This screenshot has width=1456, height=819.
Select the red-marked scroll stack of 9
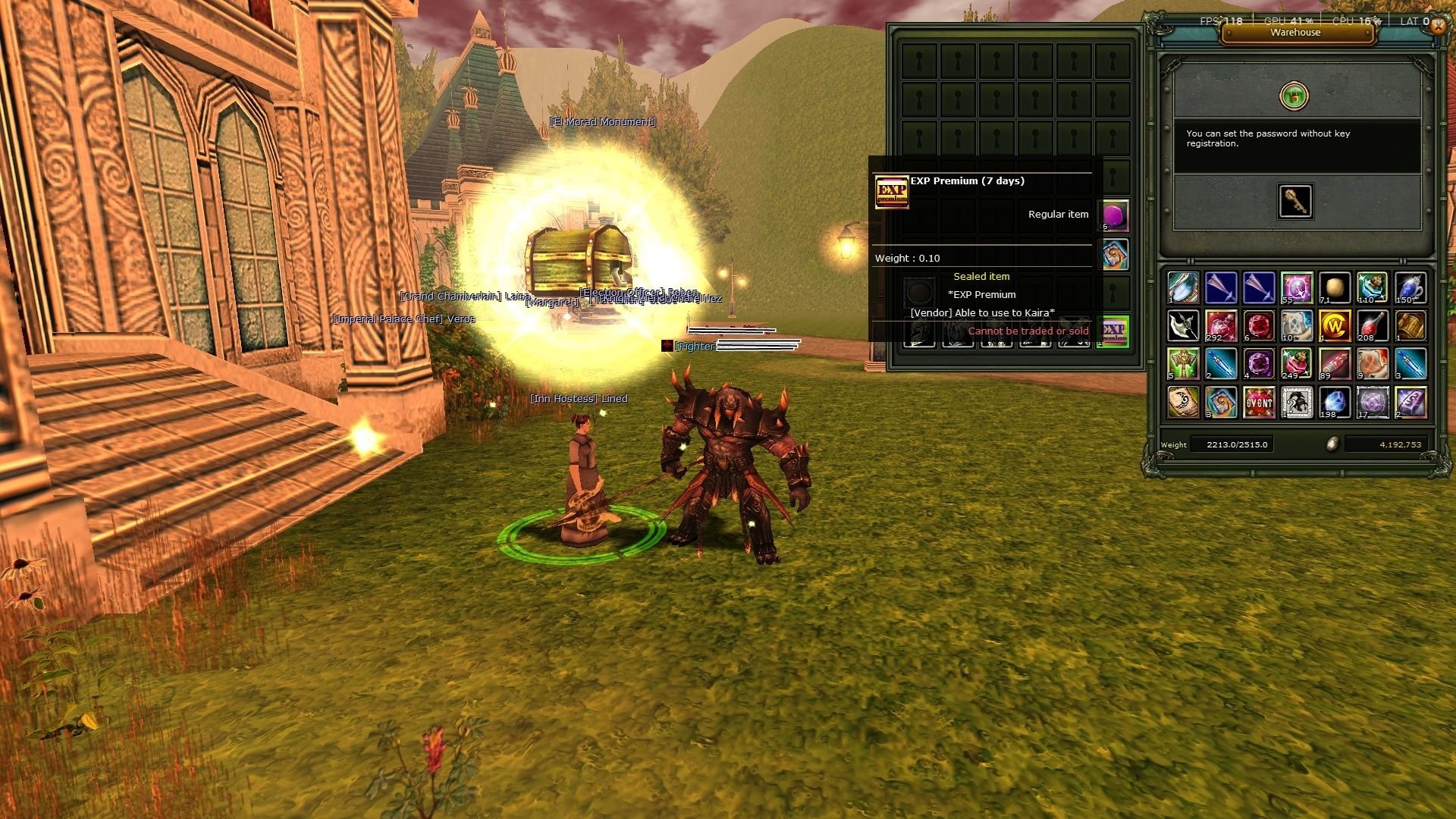tap(1373, 364)
